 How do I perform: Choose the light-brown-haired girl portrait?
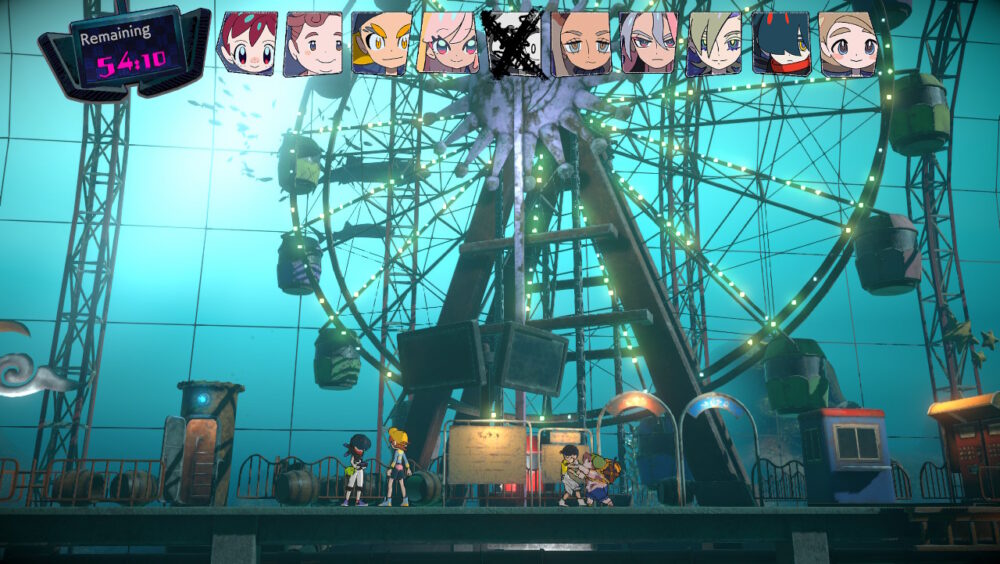coord(848,44)
